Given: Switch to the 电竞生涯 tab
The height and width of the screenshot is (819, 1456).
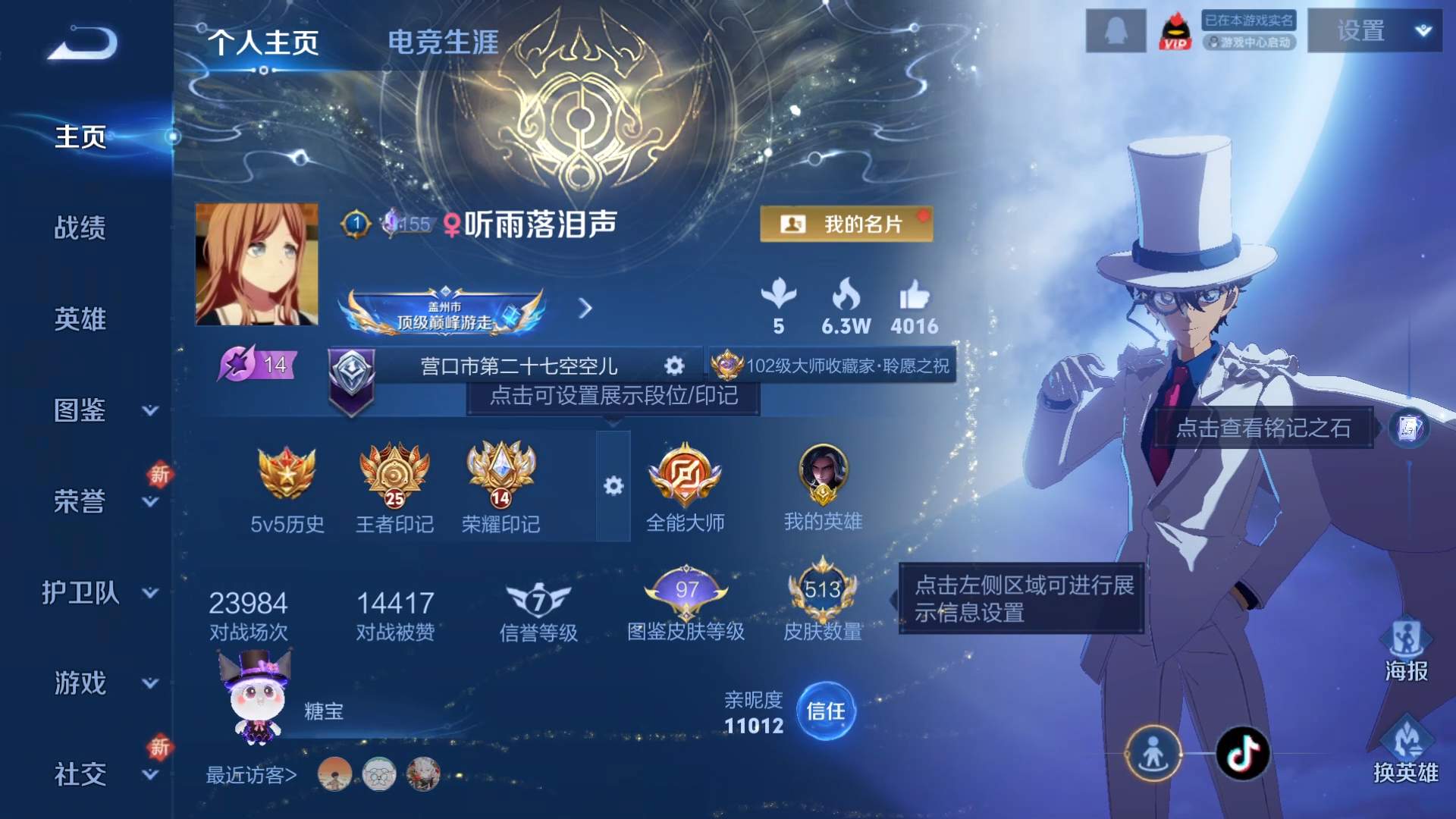Looking at the screenshot, I should (x=442, y=43).
